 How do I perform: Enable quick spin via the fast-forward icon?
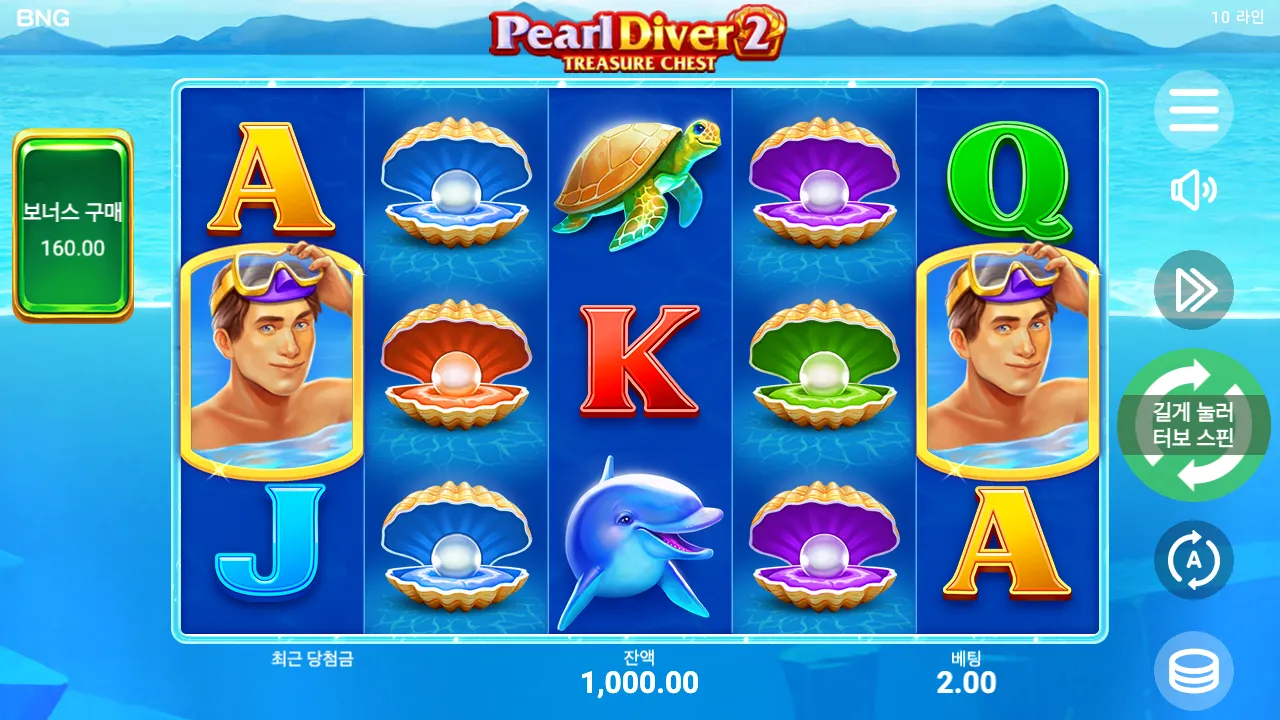(1194, 290)
